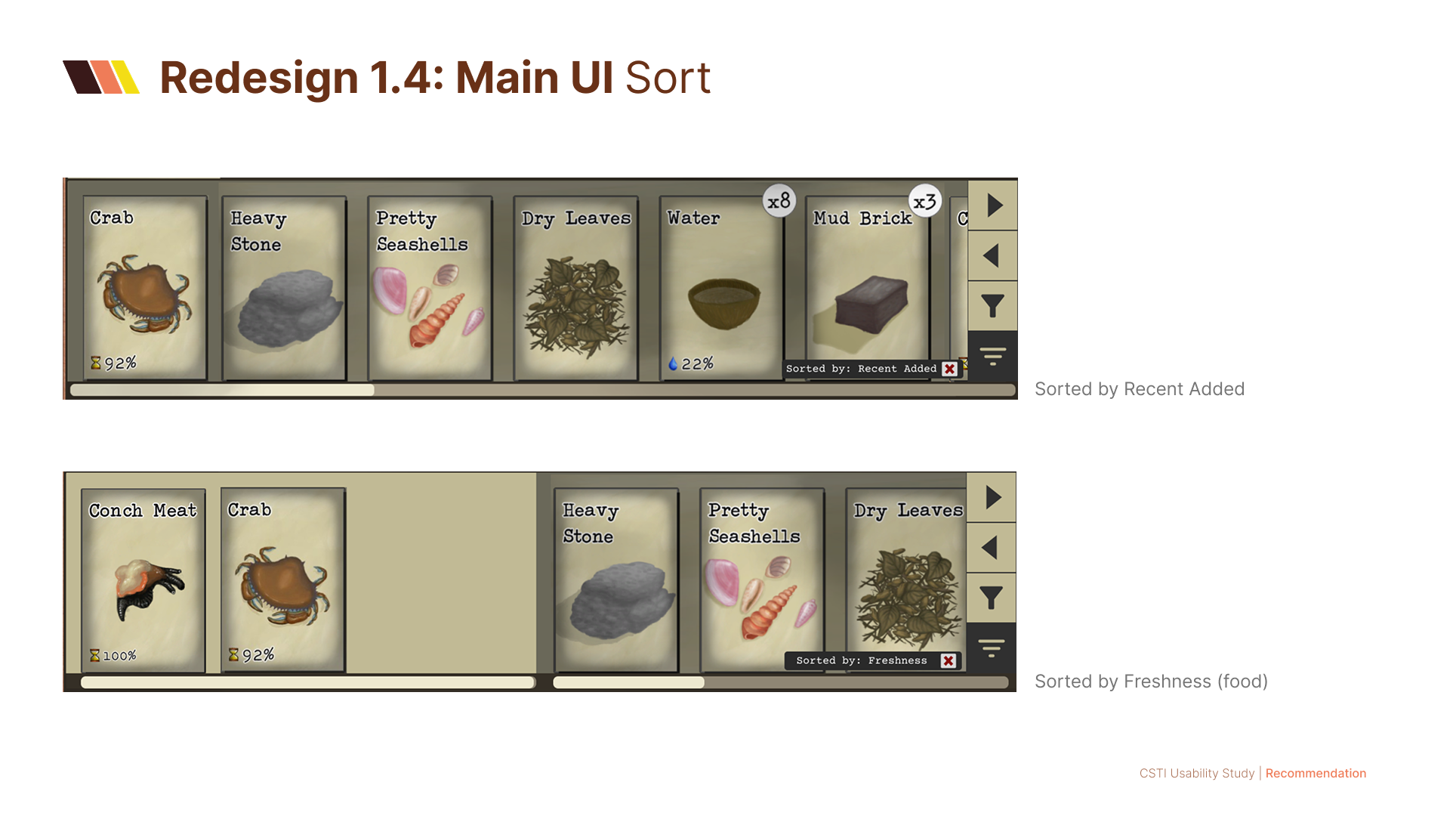Click the left scroll arrow in top inventory
Image resolution: width=1456 pixels, height=816 pixels.
click(x=992, y=255)
